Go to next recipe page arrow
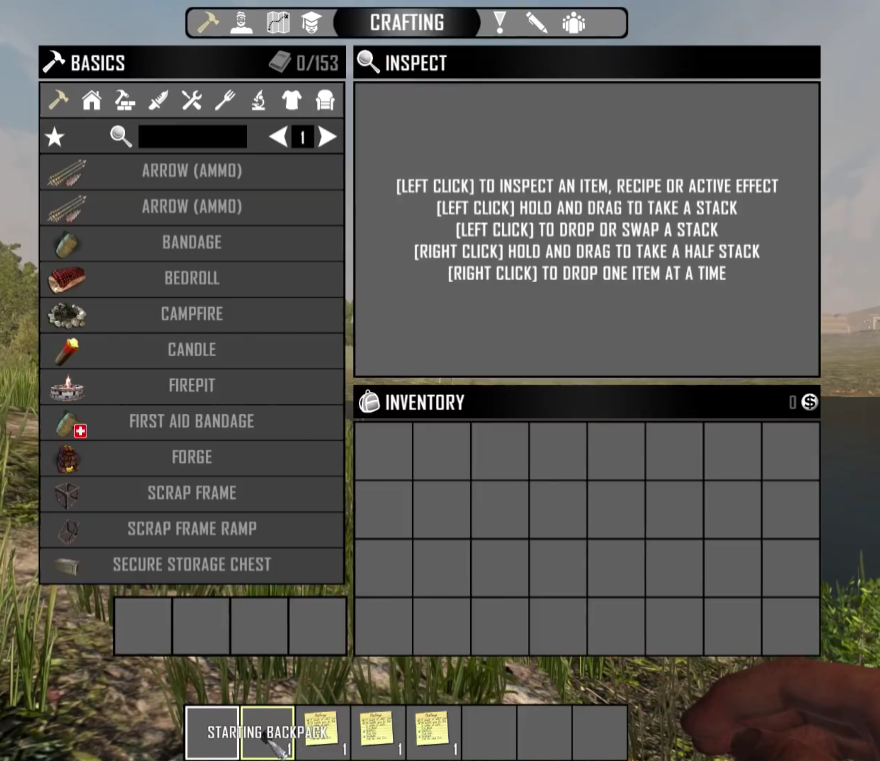Screen dimensions: 880x761 point(328,137)
